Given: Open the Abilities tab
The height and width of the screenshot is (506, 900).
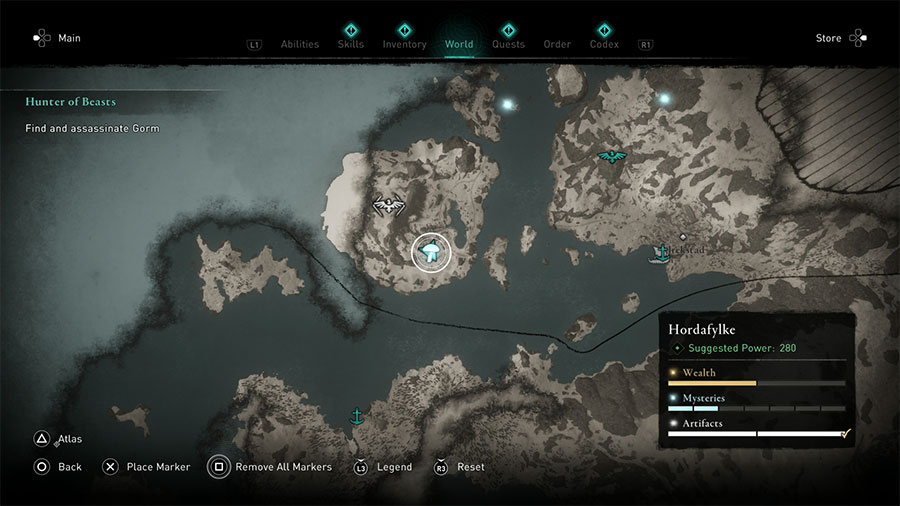Looking at the screenshot, I should coord(299,44).
